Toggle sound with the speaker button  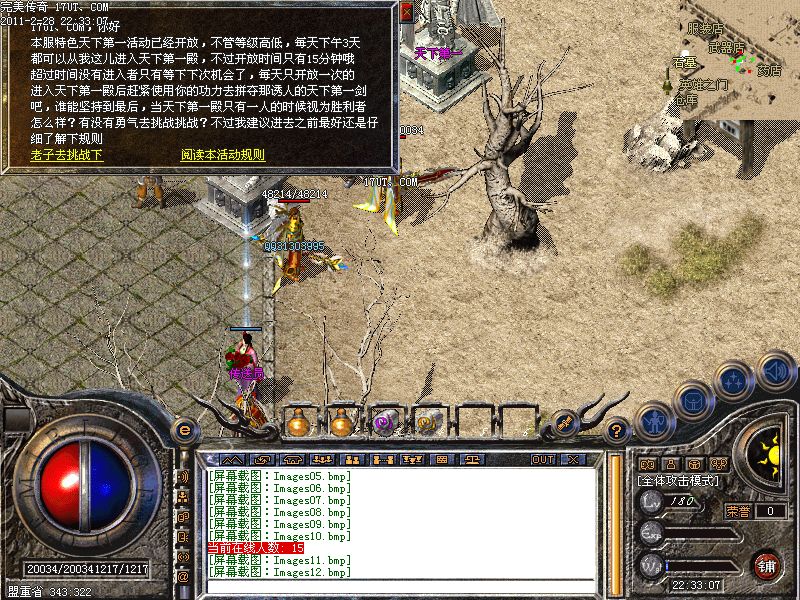coord(774,373)
